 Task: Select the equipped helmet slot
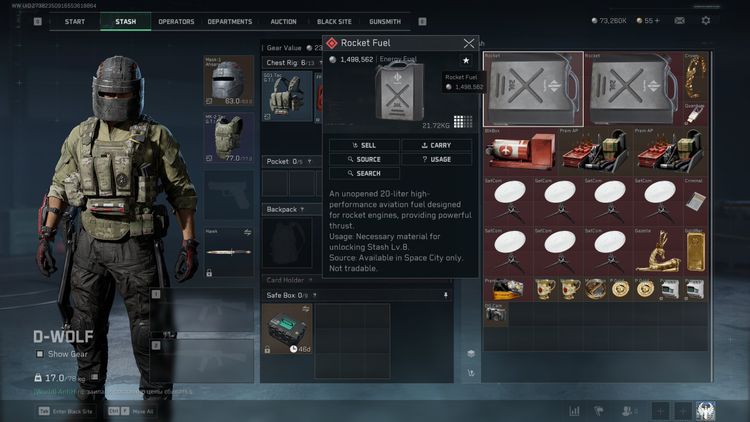click(x=229, y=80)
